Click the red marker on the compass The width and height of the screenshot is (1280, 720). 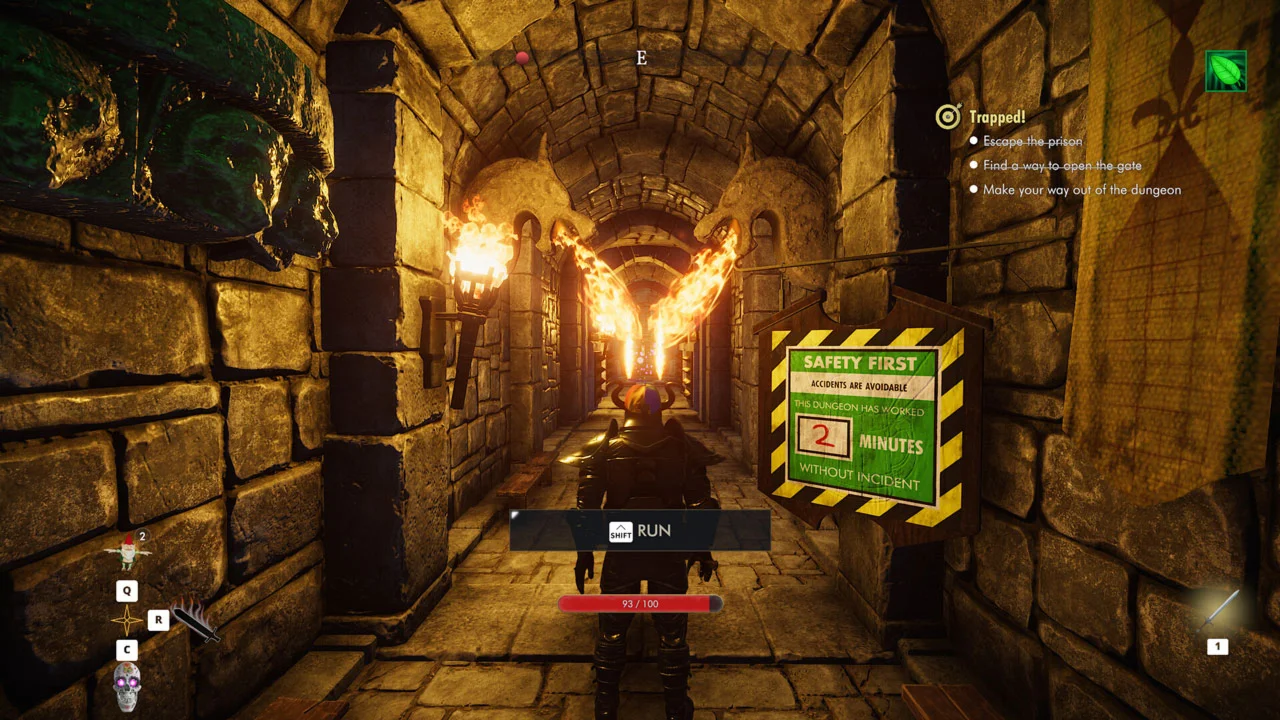click(522, 58)
